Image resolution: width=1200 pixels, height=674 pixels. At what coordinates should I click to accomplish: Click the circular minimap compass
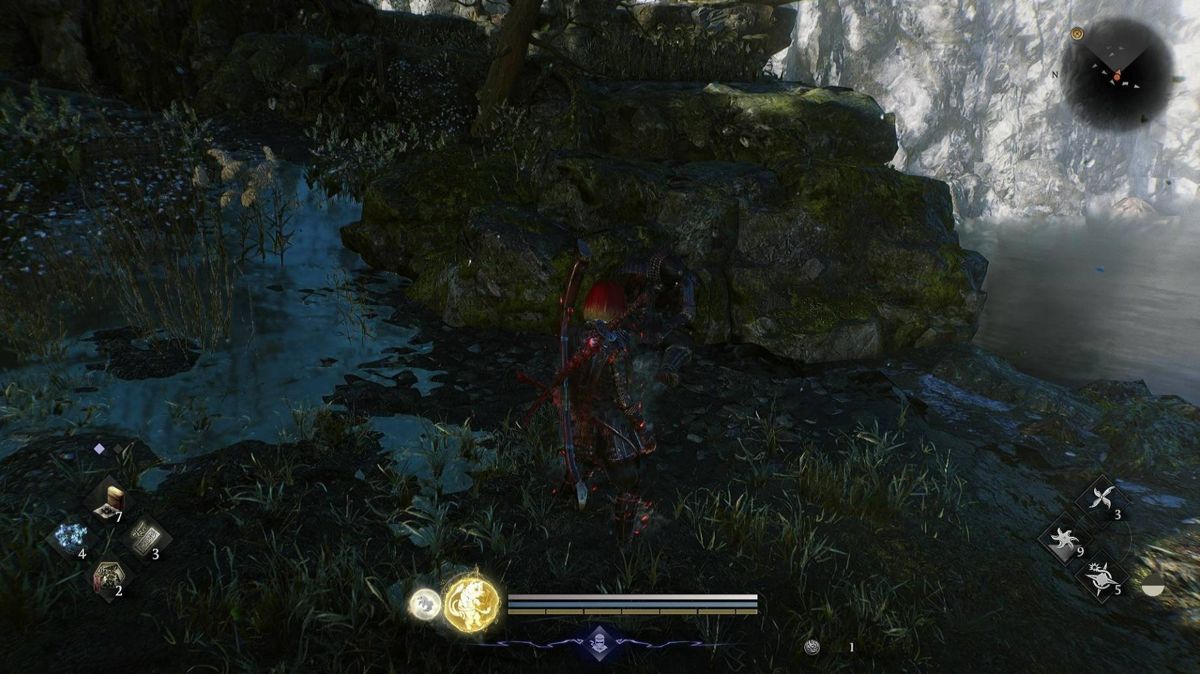click(x=1116, y=74)
